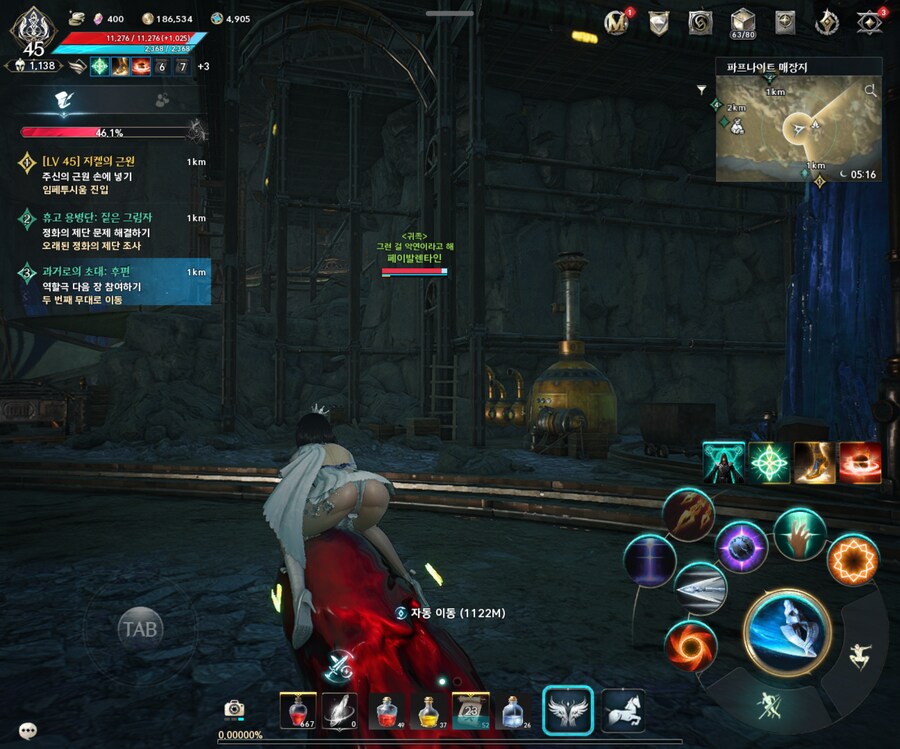Use the yellow potion with 37 count

[x=428, y=710]
